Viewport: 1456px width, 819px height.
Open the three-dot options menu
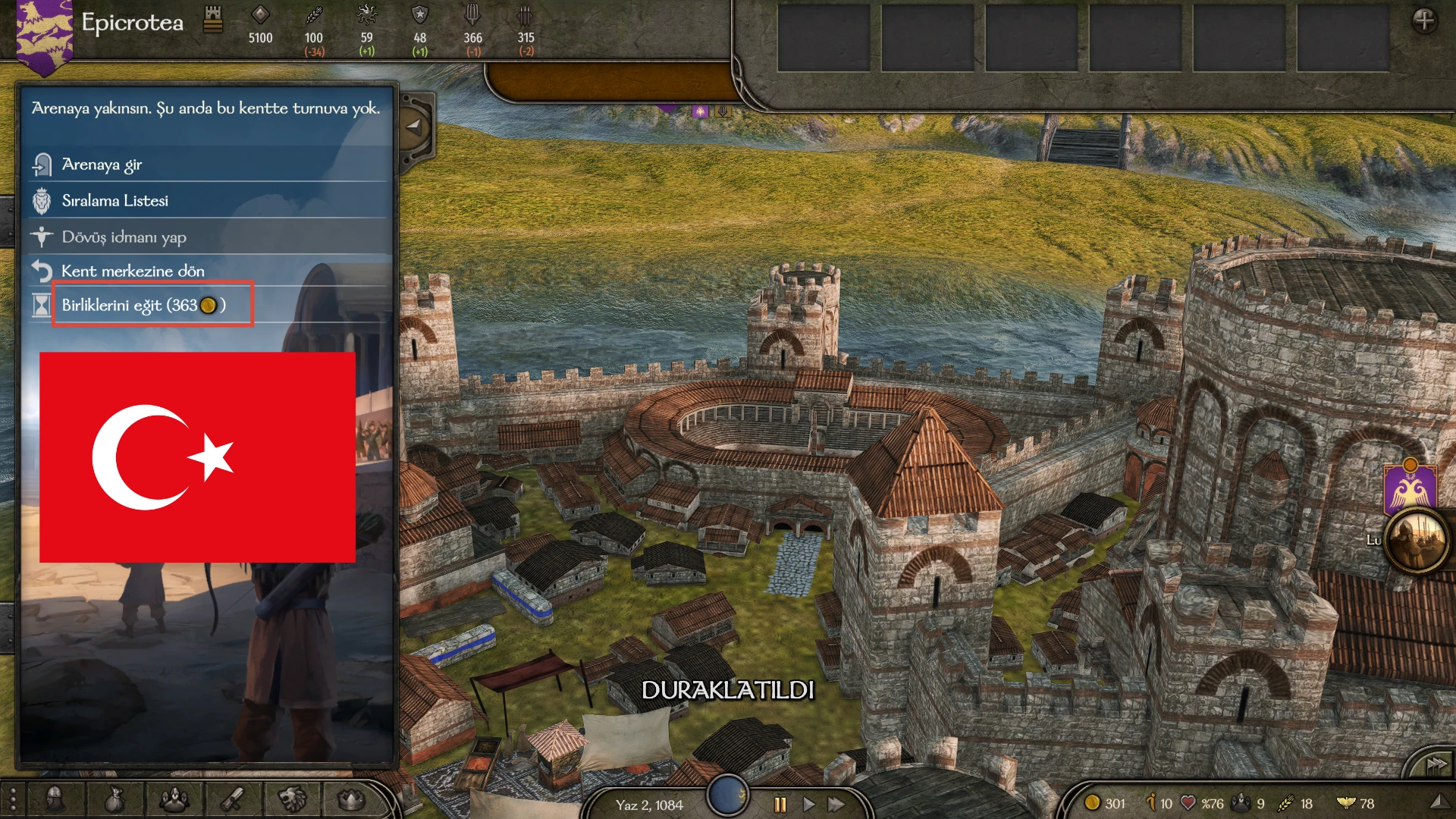pyautogui.click(x=12, y=799)
